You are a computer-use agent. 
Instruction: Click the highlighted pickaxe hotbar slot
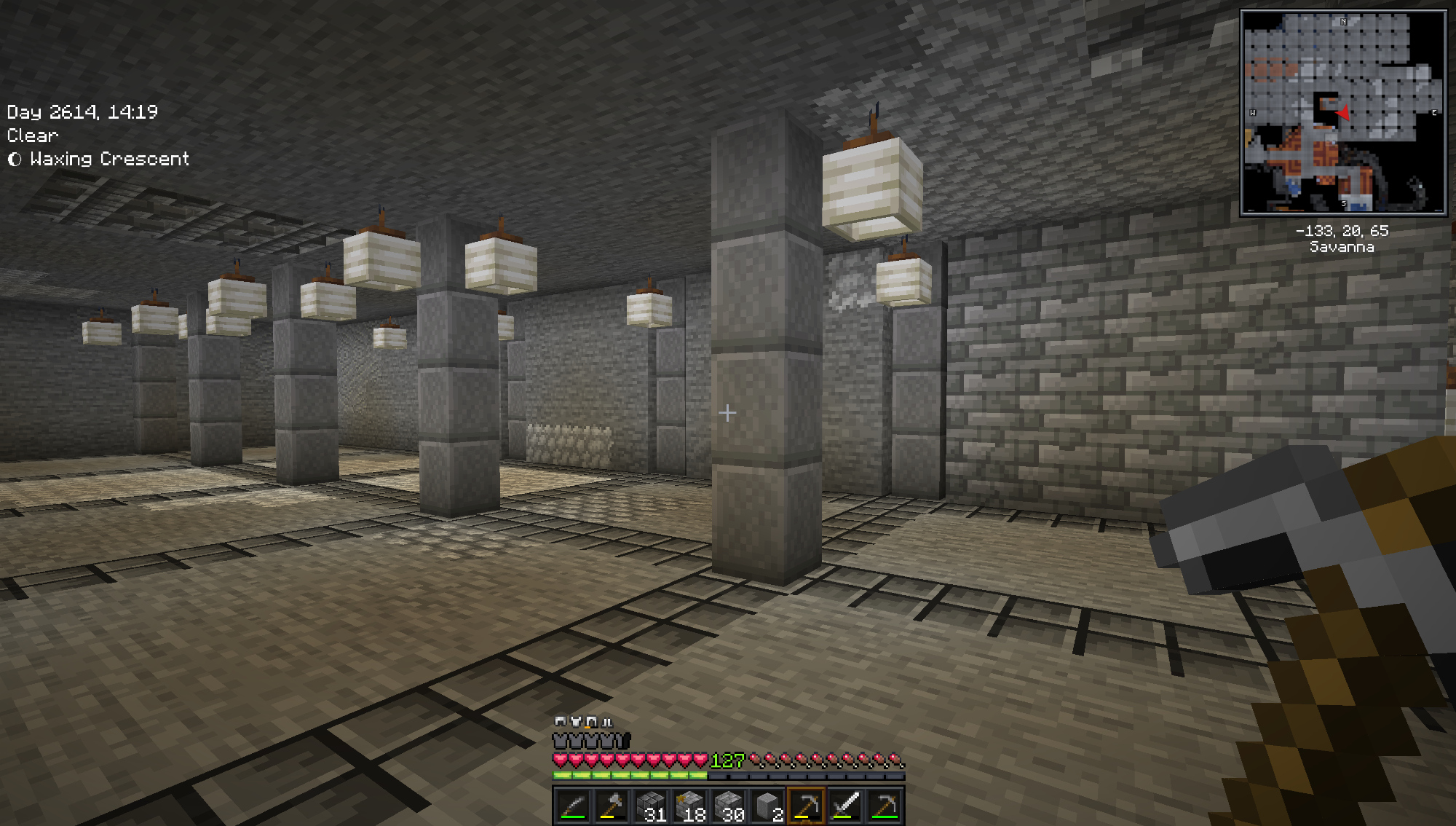pos(807,806)
